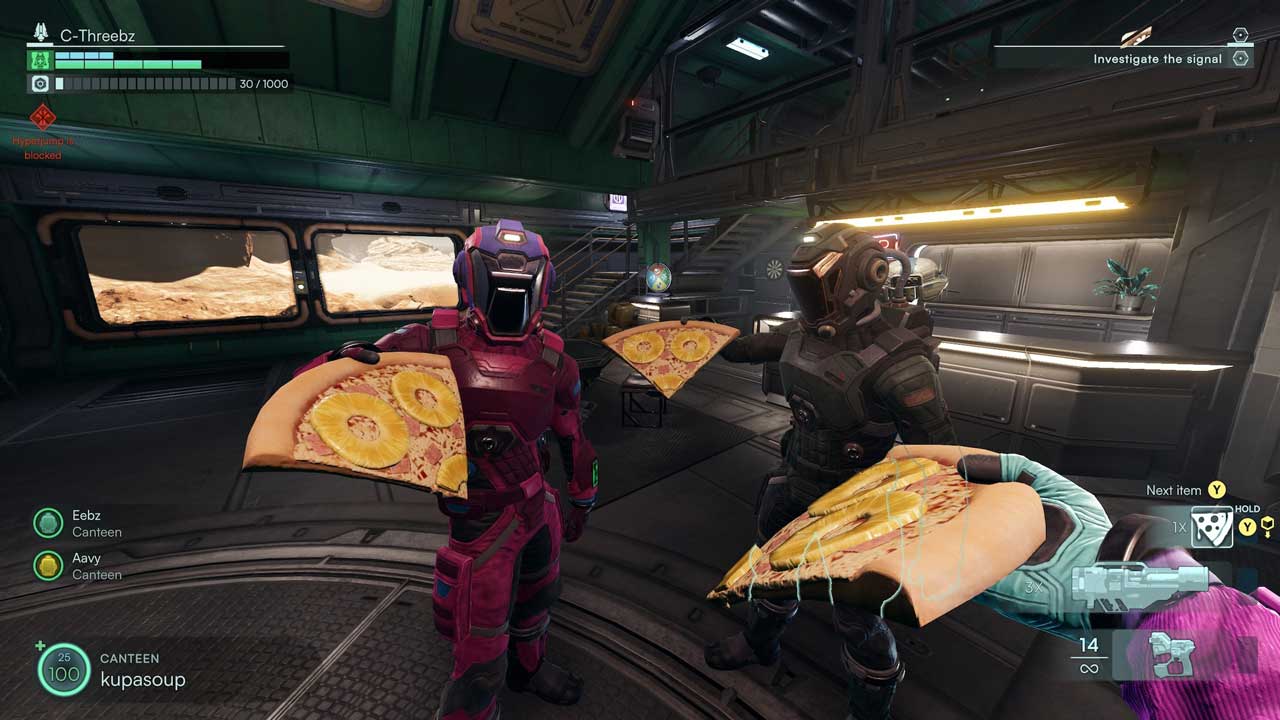
Task: Click the green ship health status icon
Action: pos(40,60)
